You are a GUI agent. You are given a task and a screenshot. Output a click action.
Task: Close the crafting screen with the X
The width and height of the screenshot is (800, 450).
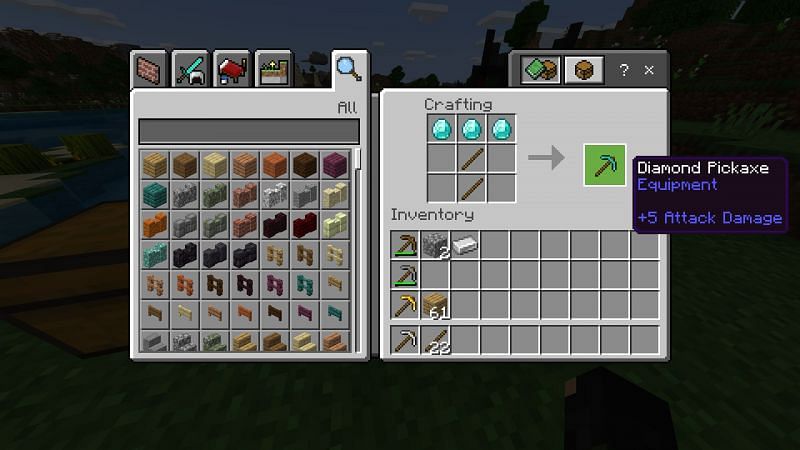(649, 70)
